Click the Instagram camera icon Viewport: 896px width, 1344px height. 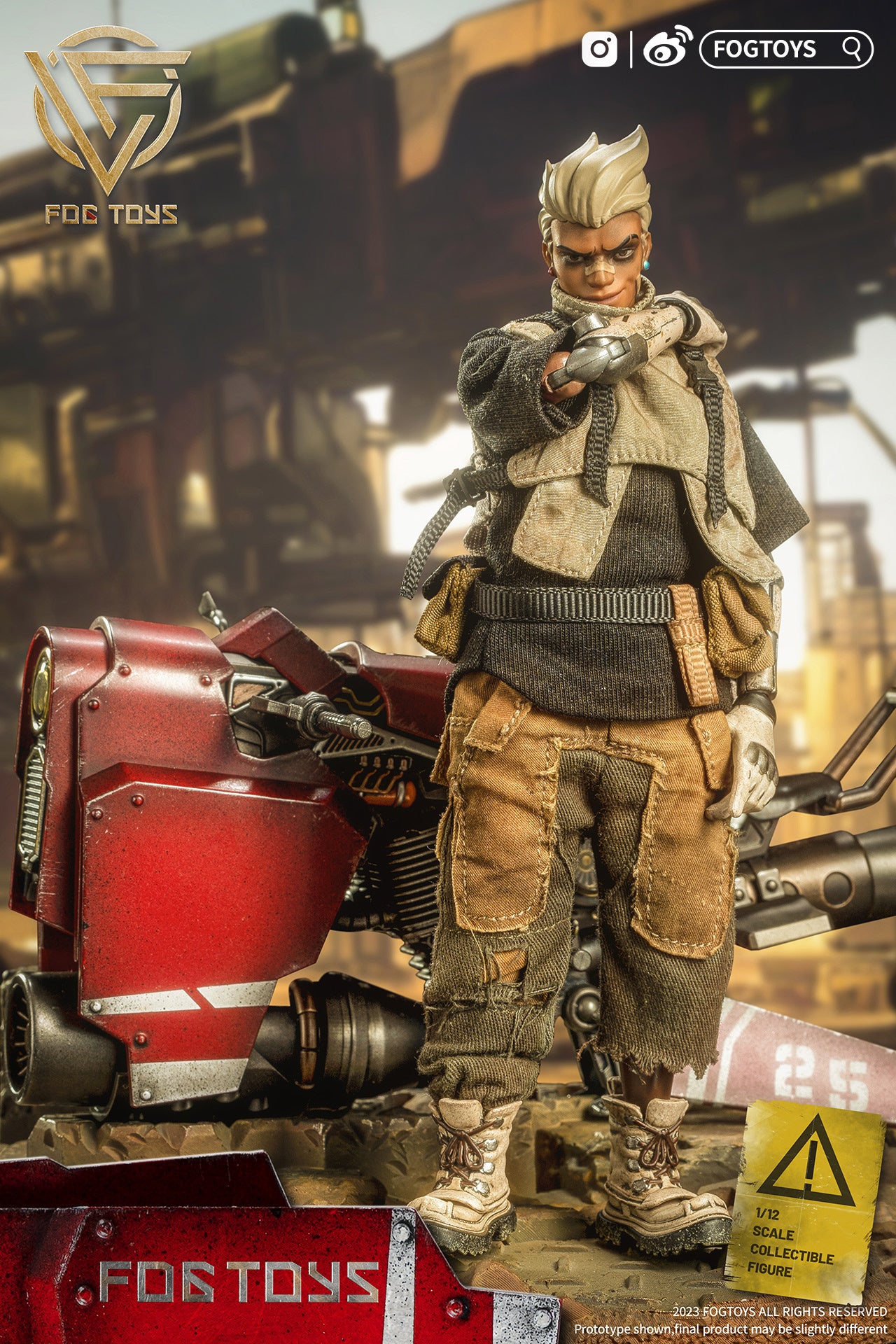point(599,50)
